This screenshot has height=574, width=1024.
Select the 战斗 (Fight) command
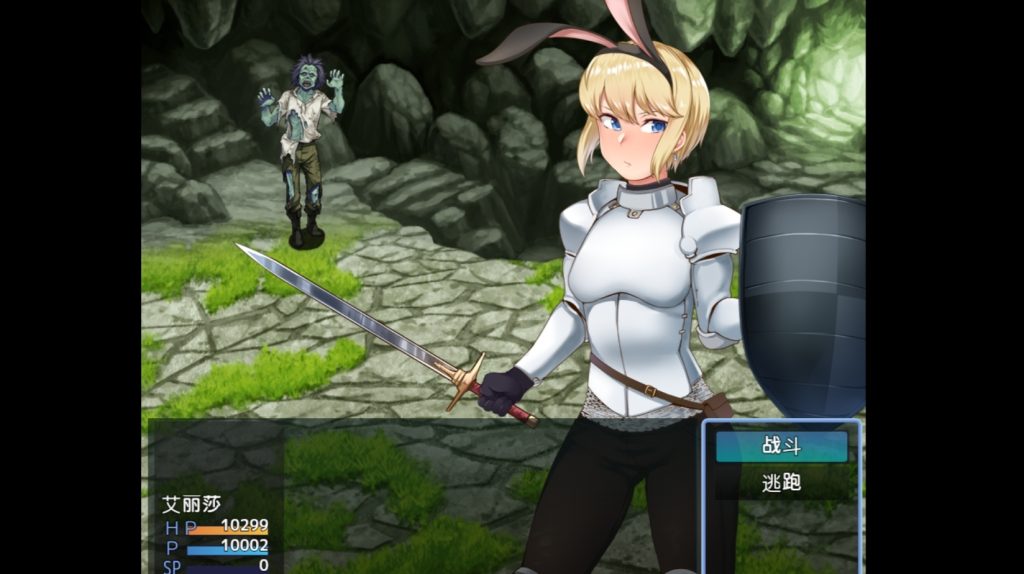[x=781, y=446]
